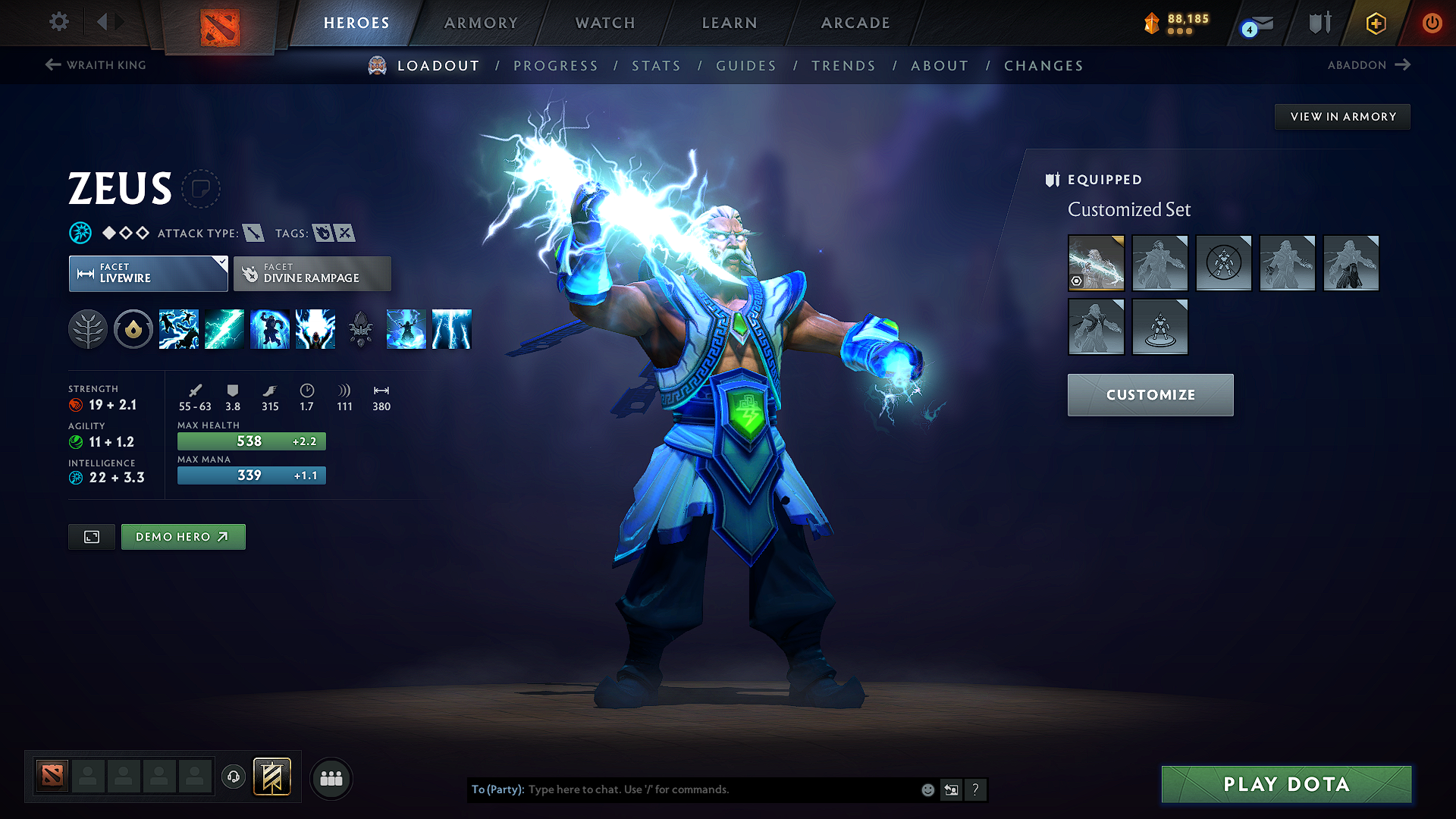View the Thundergod's Wrath ultimate icon
Screen dimensions: 1456x819
[x=315, y=328]
